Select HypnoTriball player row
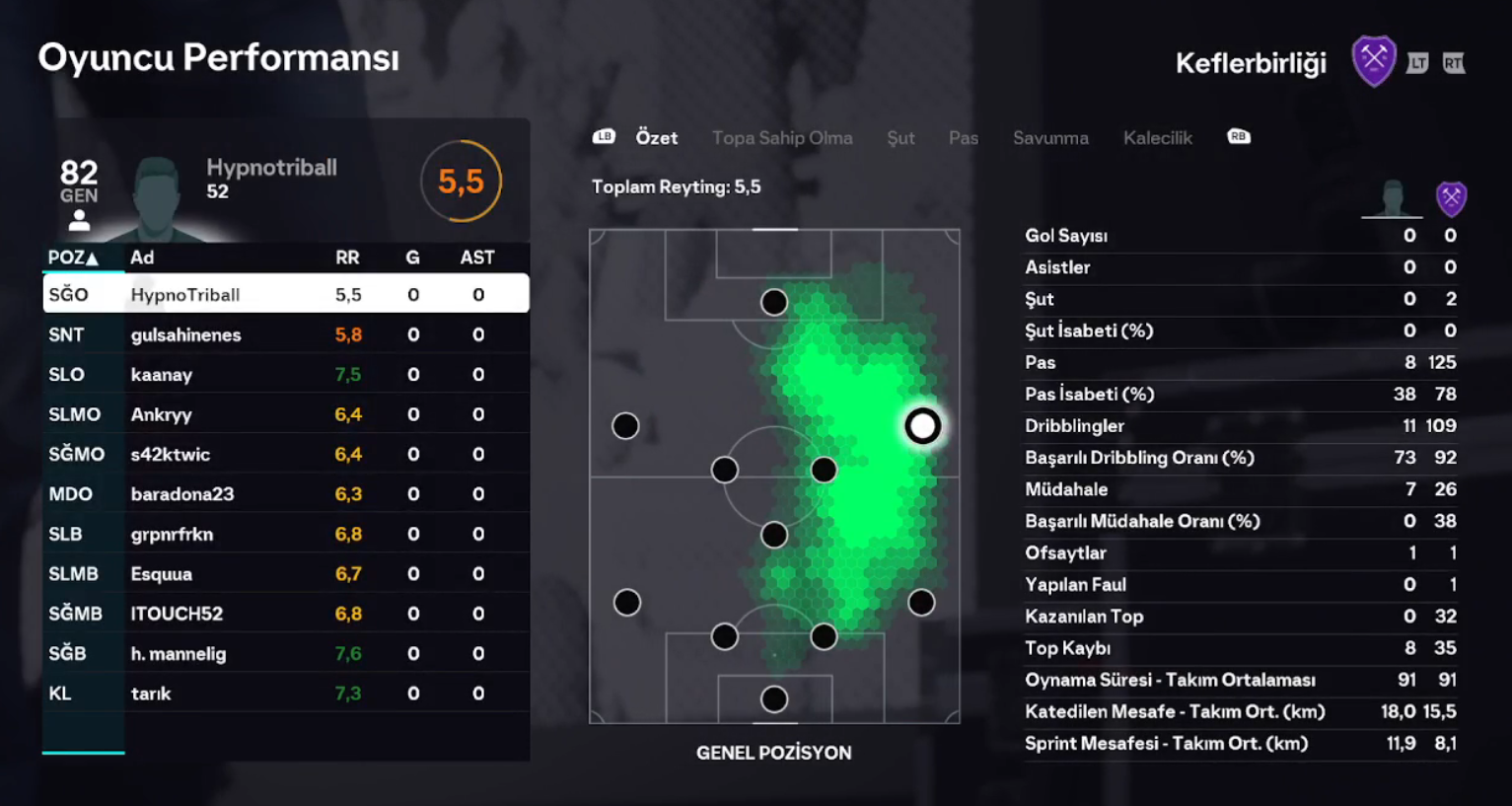The width and height of the screenshot is (1512, 806). coord(286,294)
